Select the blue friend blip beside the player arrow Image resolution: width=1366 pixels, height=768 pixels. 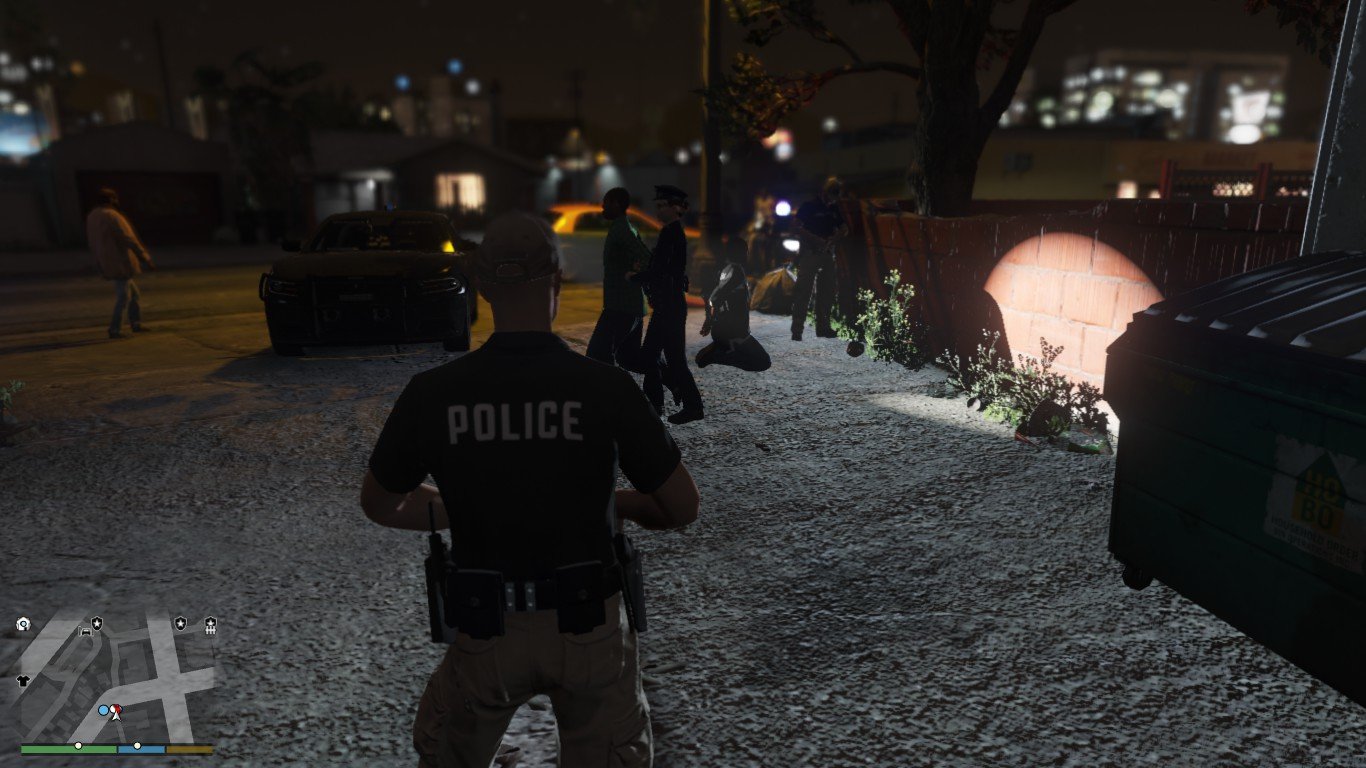click(103, 709)
